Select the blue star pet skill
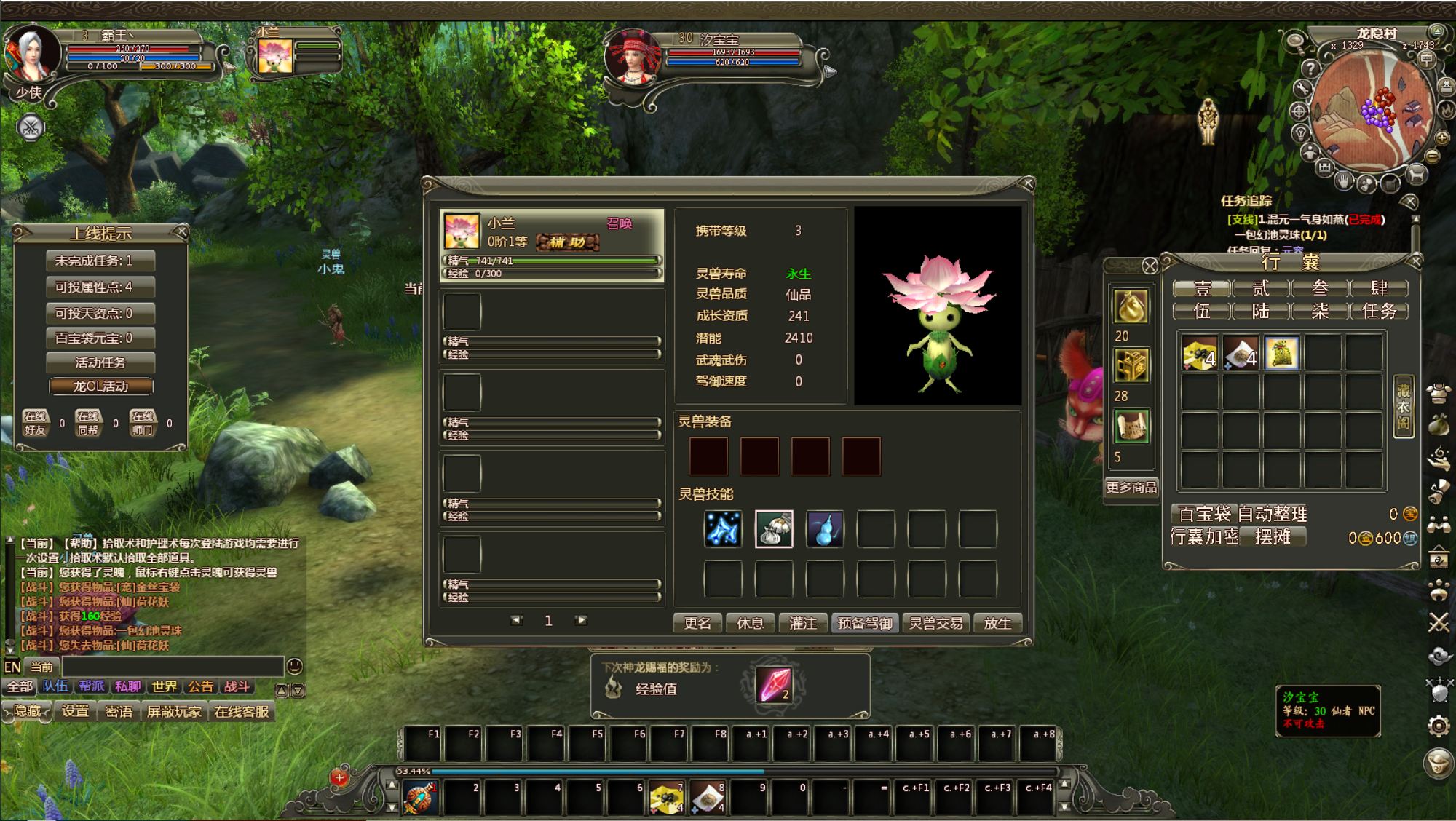The height and width of the screenshot is (821, 1456). [x=723, y=528]
